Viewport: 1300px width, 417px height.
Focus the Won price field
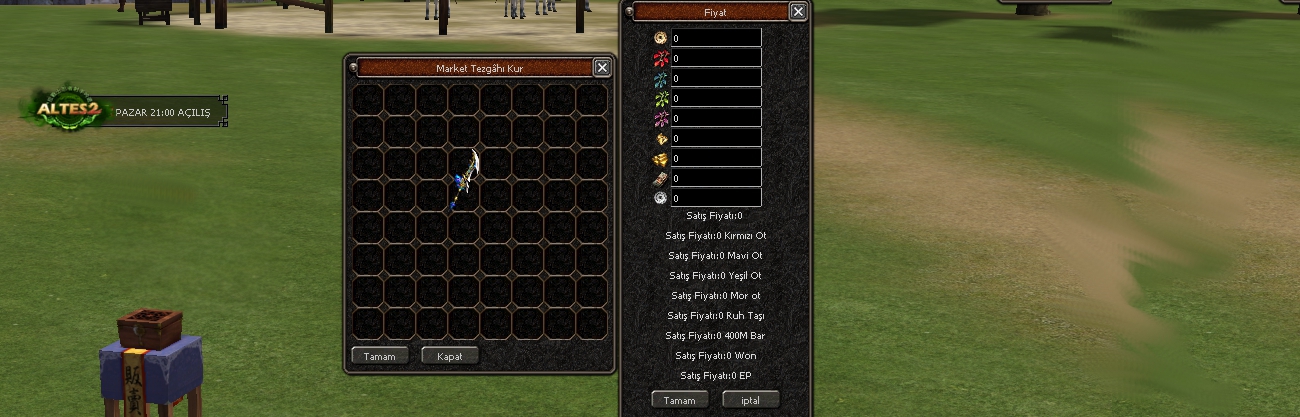pos(715,178)
